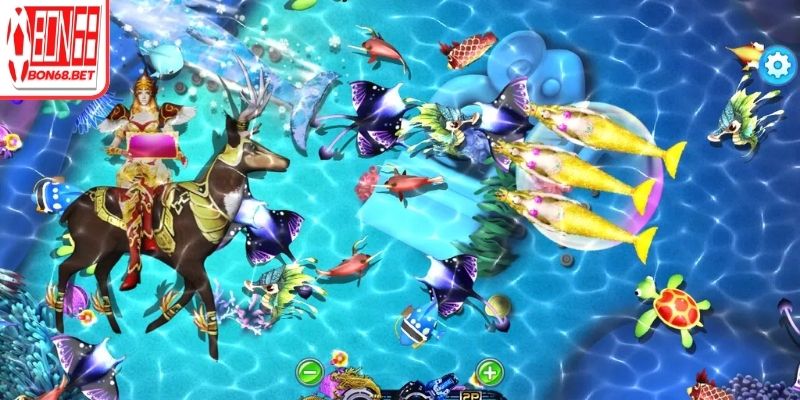The width and height of the screenshot is (800, 400).
Task: Increase bet with the green plus button
Action: point(488,374)
